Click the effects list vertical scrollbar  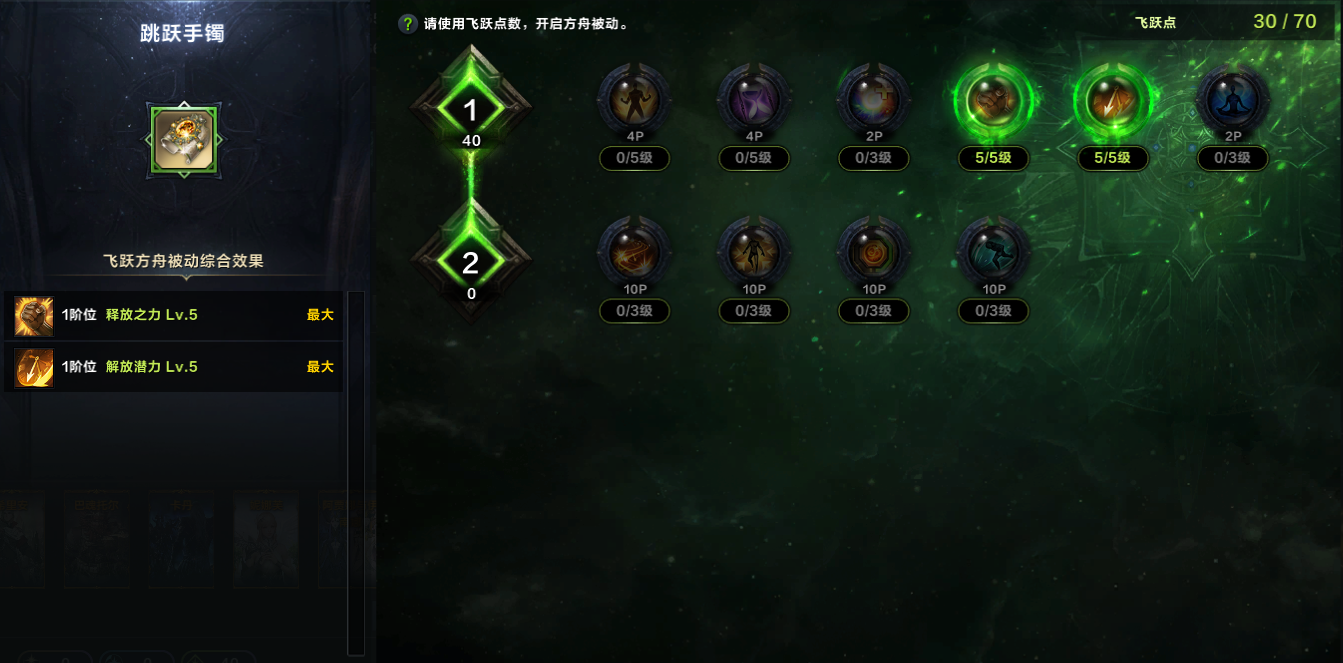point(356,470)
